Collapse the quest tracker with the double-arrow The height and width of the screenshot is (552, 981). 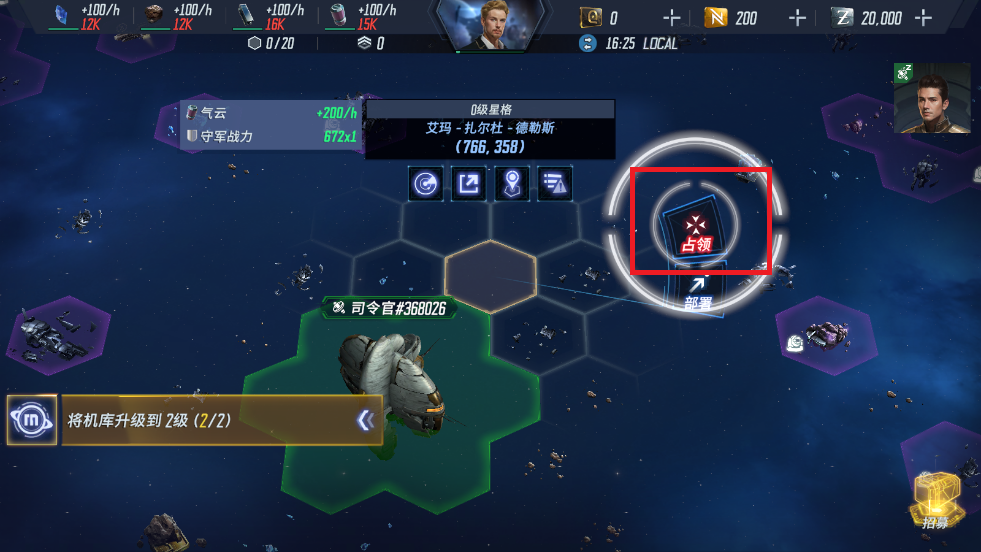[x=366, y=421]
